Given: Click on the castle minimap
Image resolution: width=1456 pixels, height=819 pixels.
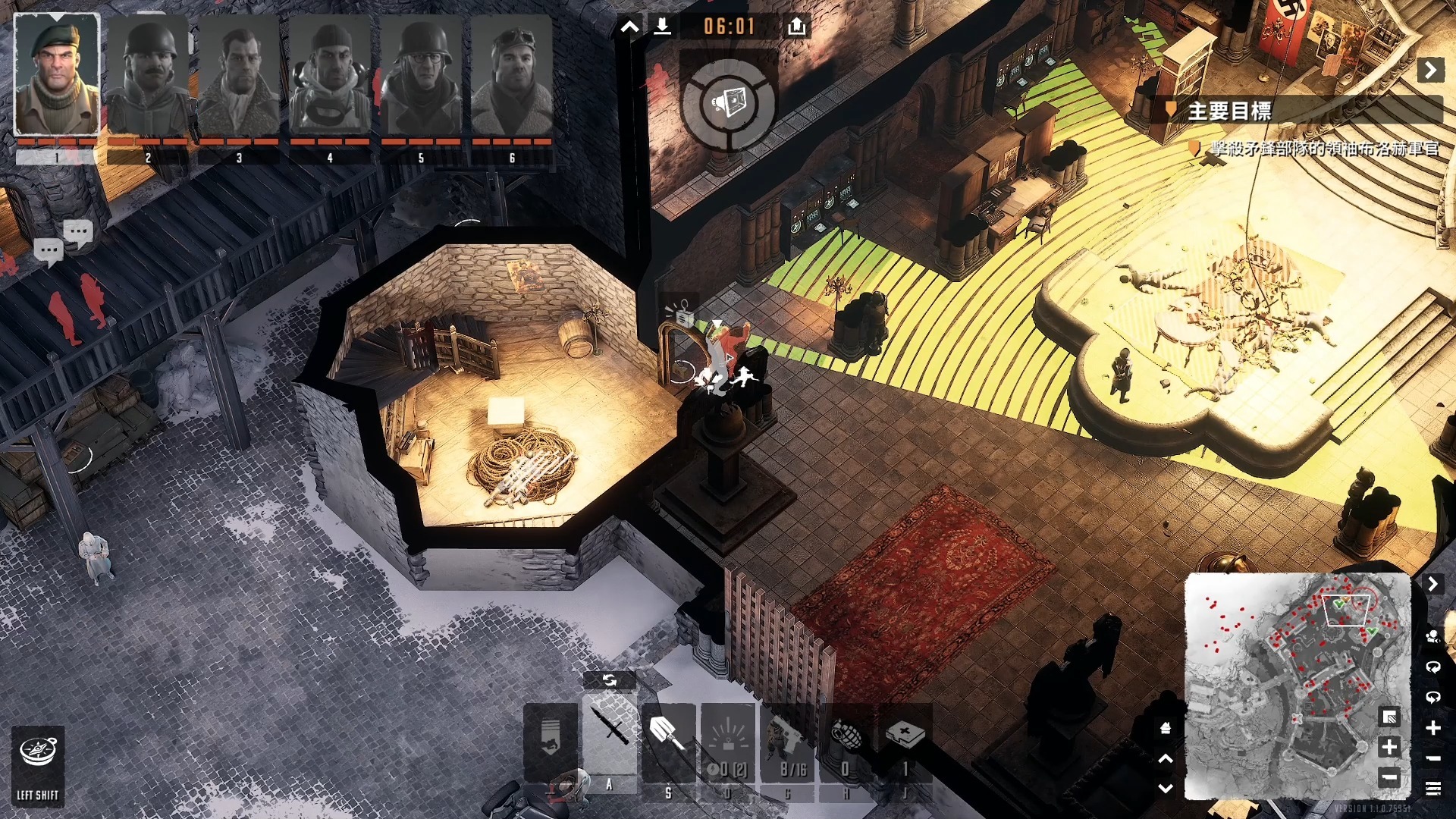Looking at the screenshot, I should [1289, 682].
